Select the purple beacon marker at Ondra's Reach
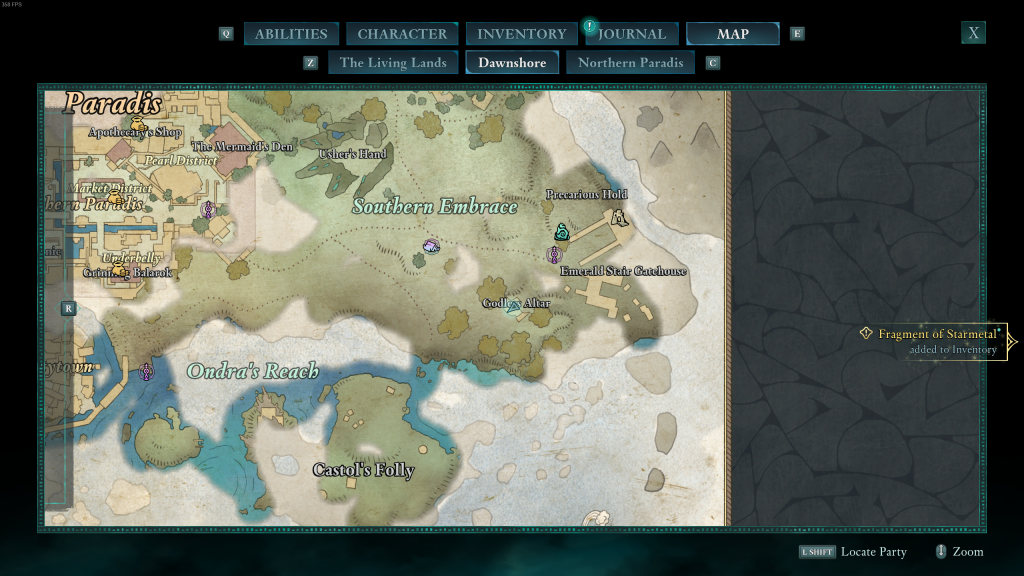This screenshot has height=576, width=1024. (x=147, y=371)
